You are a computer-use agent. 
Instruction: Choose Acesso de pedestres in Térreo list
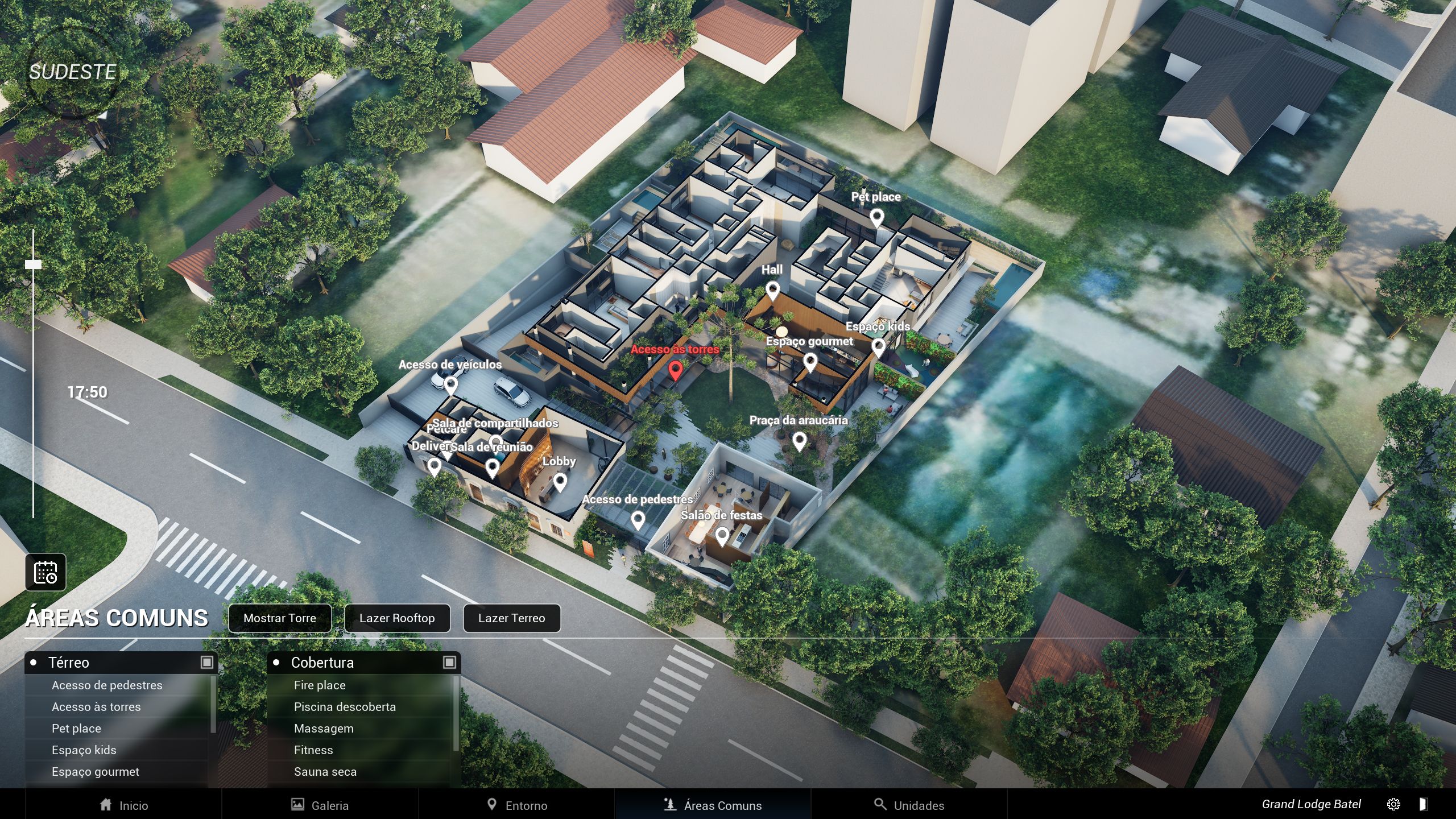[107, 685]
